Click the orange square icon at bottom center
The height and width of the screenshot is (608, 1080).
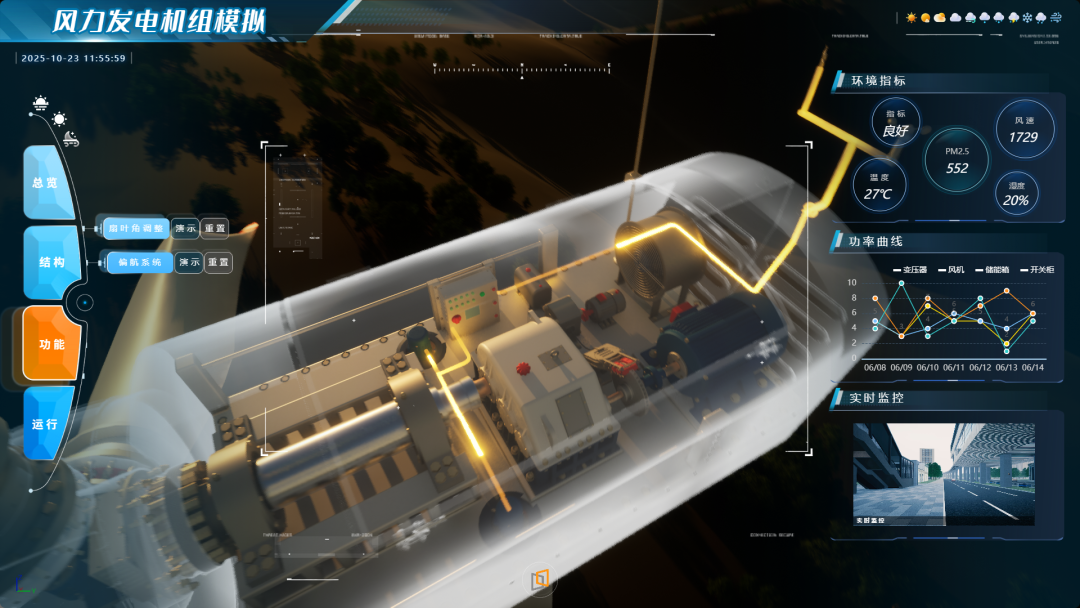coord(540,579)
